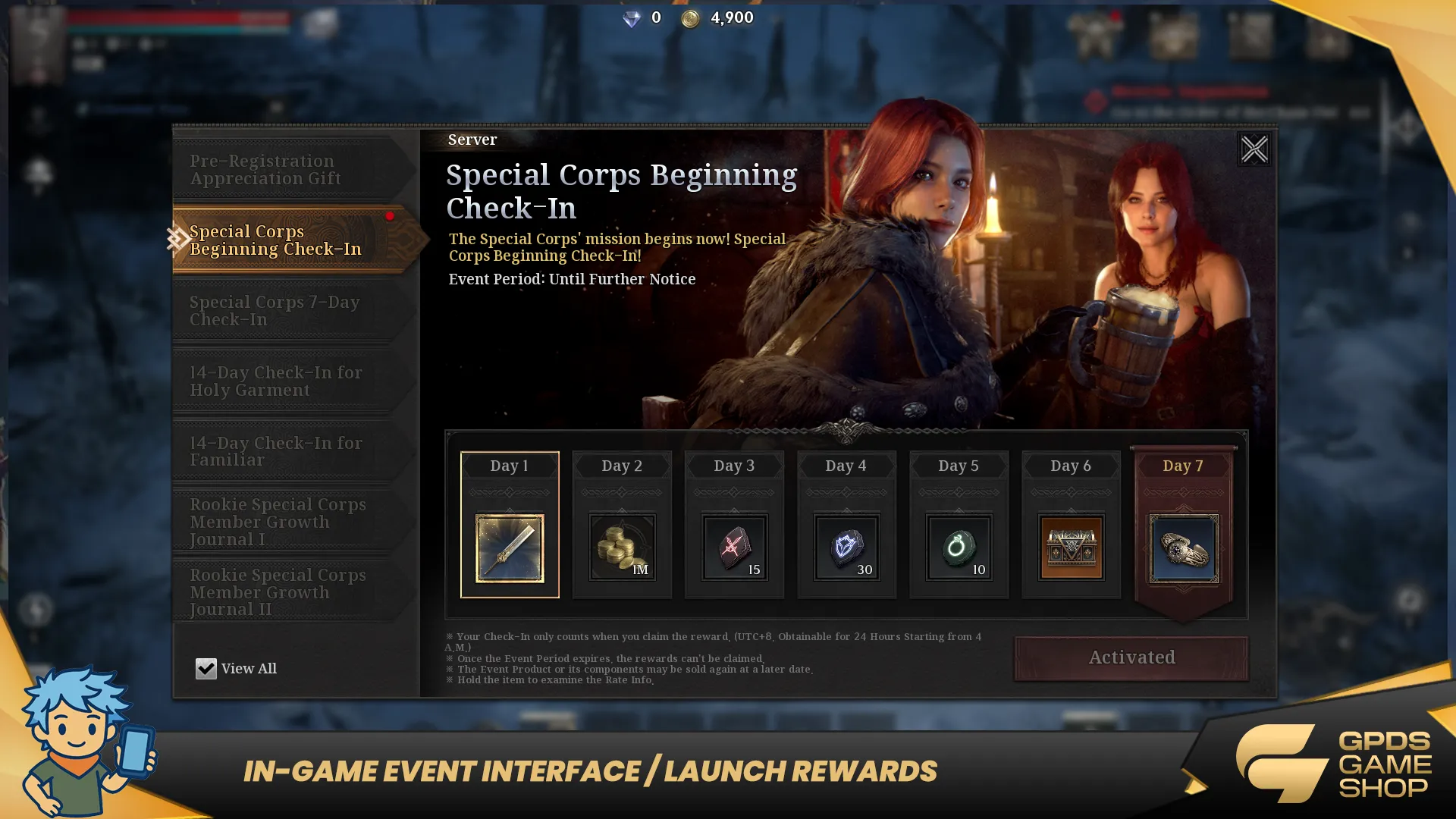Screen dimensions: 1456x819
Task: Choose the Day 3 red stone reward
Action: [x=734, y=548]
